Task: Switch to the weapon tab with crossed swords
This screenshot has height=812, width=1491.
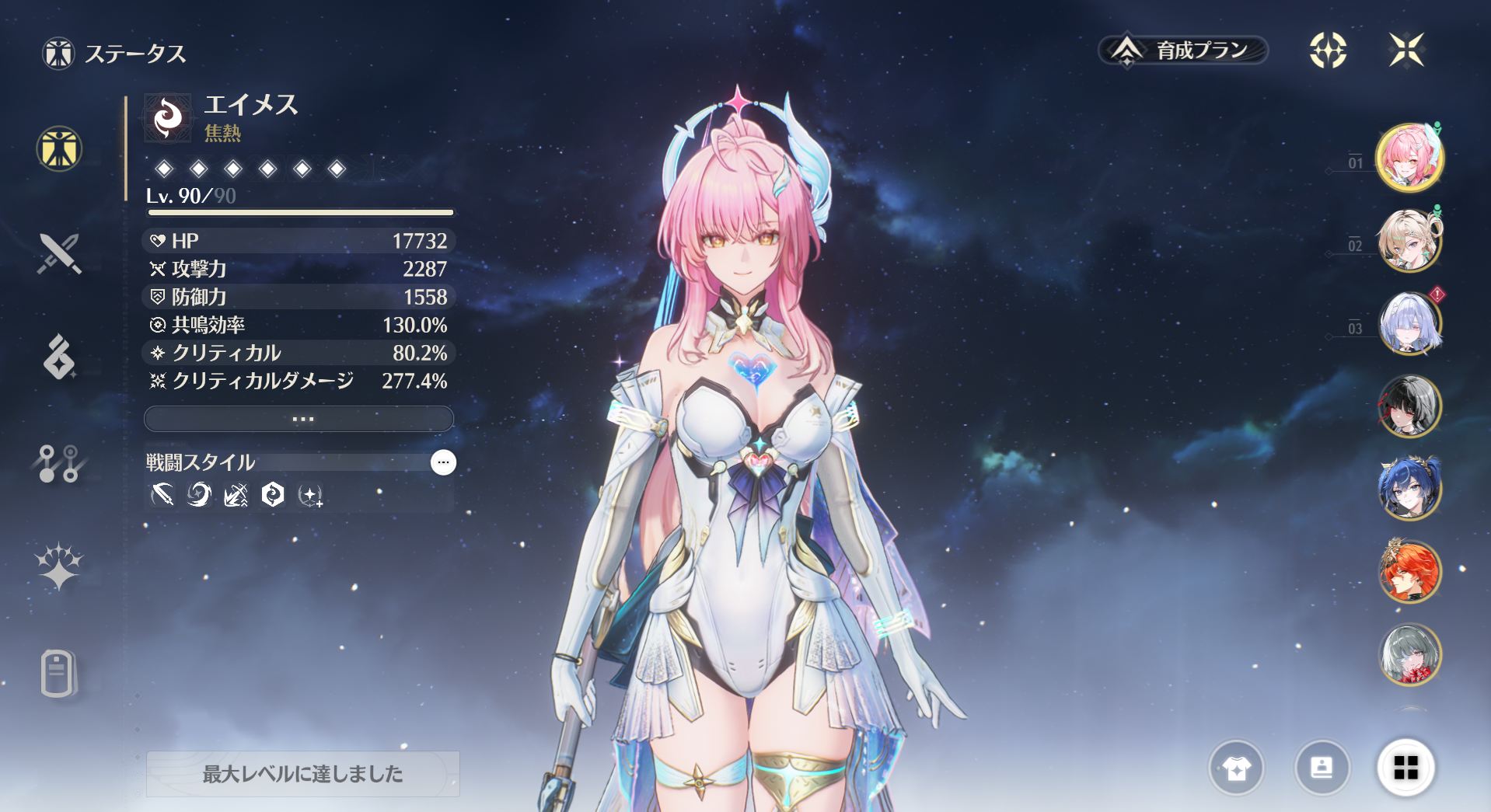Action: pos(59,253)
